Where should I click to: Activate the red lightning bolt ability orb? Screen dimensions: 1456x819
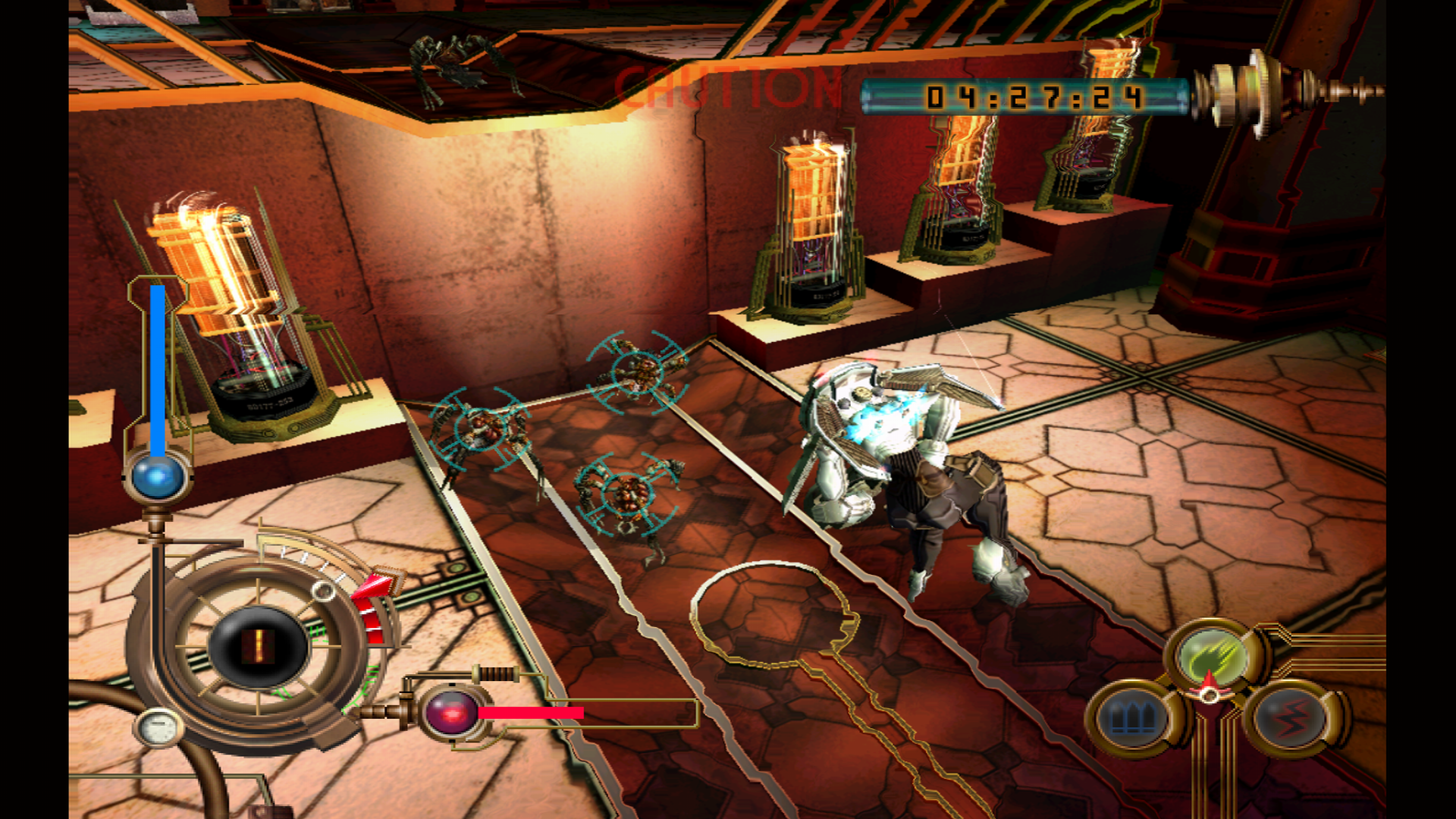click(1291, 717)
